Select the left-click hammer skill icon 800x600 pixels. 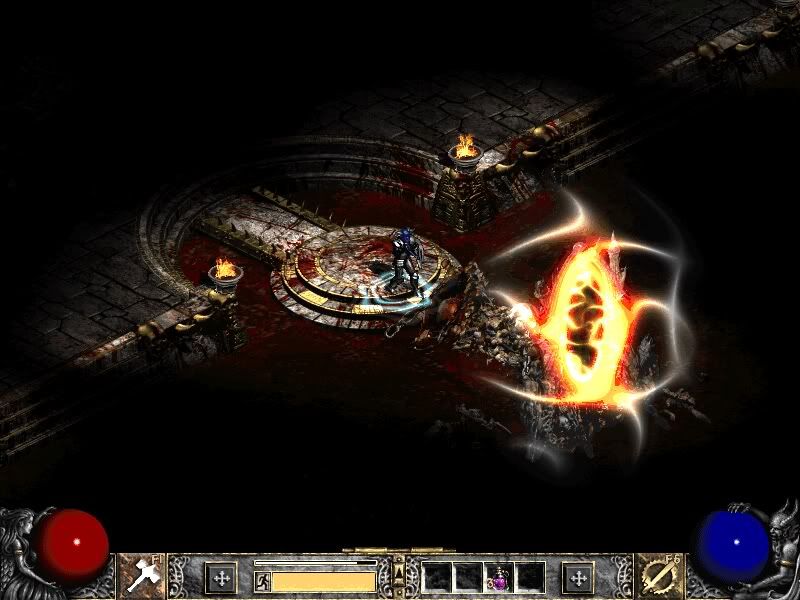(141, 577)
